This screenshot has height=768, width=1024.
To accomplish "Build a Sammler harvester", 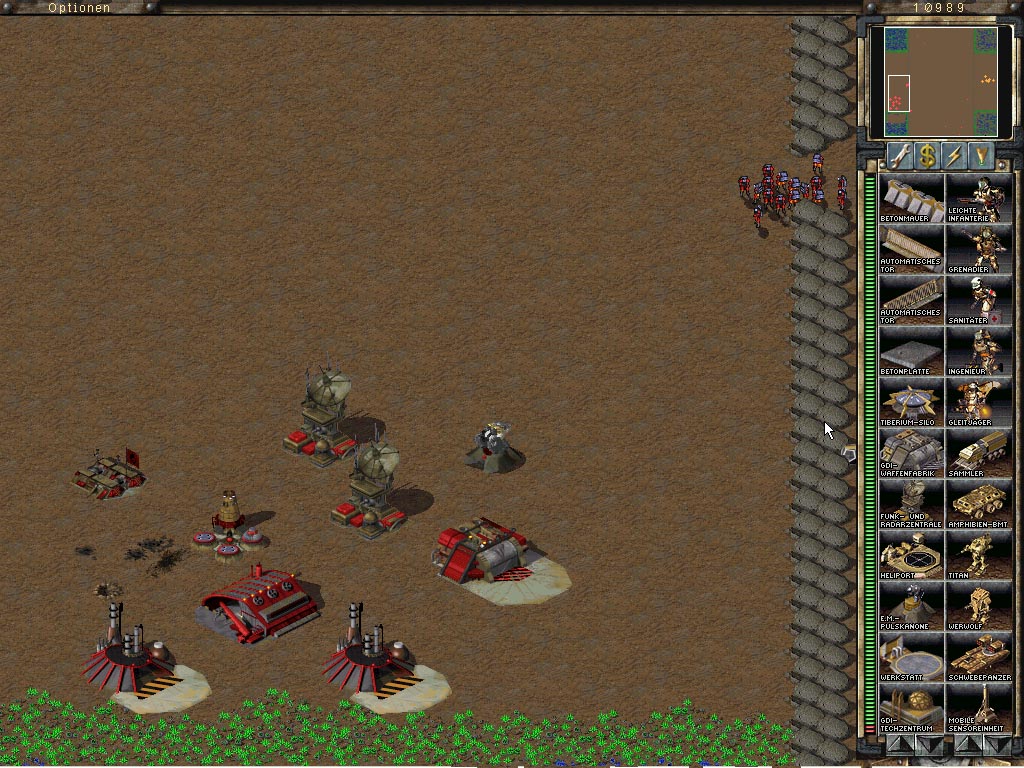I will point(976,453).
